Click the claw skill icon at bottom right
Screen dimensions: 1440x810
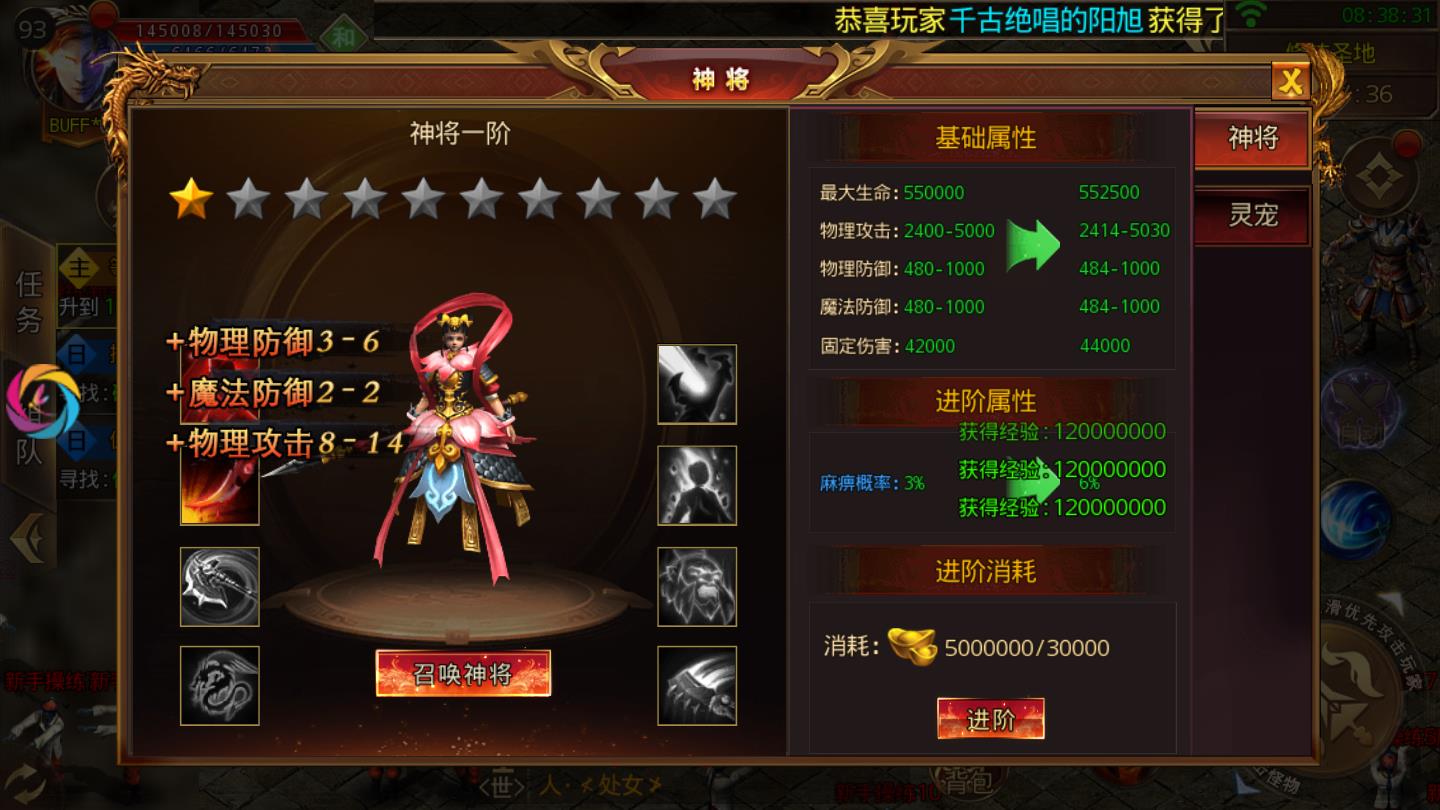696,682
